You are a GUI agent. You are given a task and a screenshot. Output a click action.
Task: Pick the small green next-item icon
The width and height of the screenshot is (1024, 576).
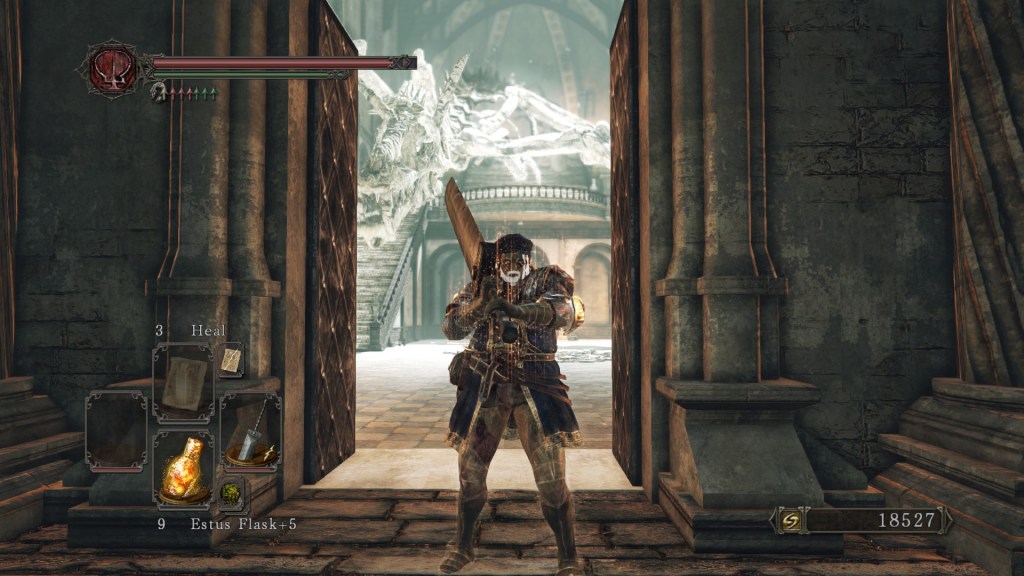pyautogui.click(x=231, y=493)
